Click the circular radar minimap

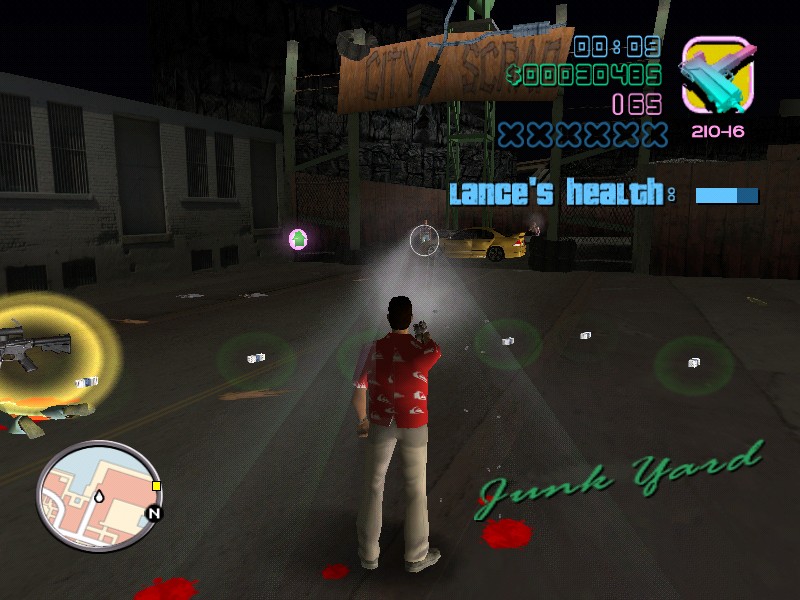click(x=97, y=497)
